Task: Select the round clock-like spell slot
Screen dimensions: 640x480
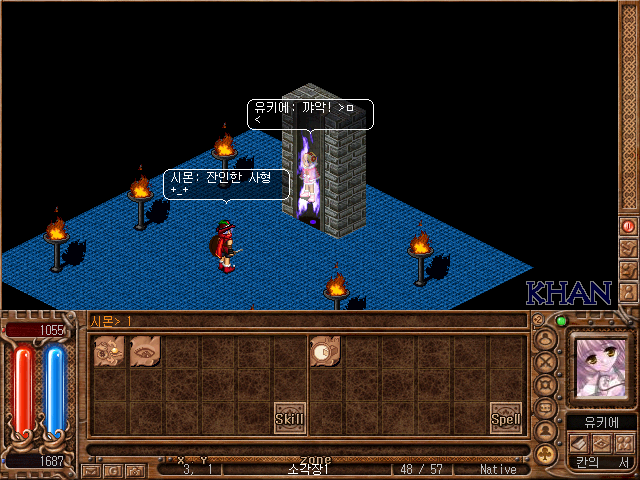Action: coord(324,350)
